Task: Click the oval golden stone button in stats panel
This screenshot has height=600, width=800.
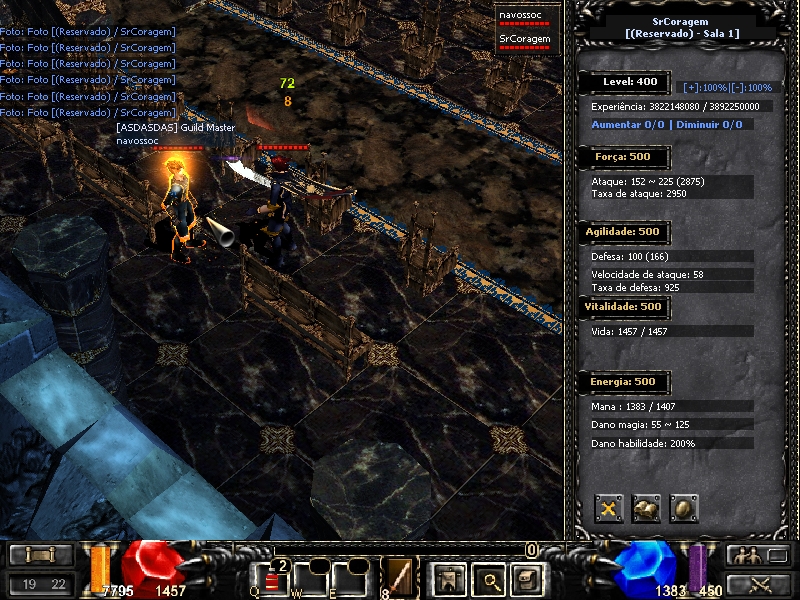Action: click(x=684, y=508)
